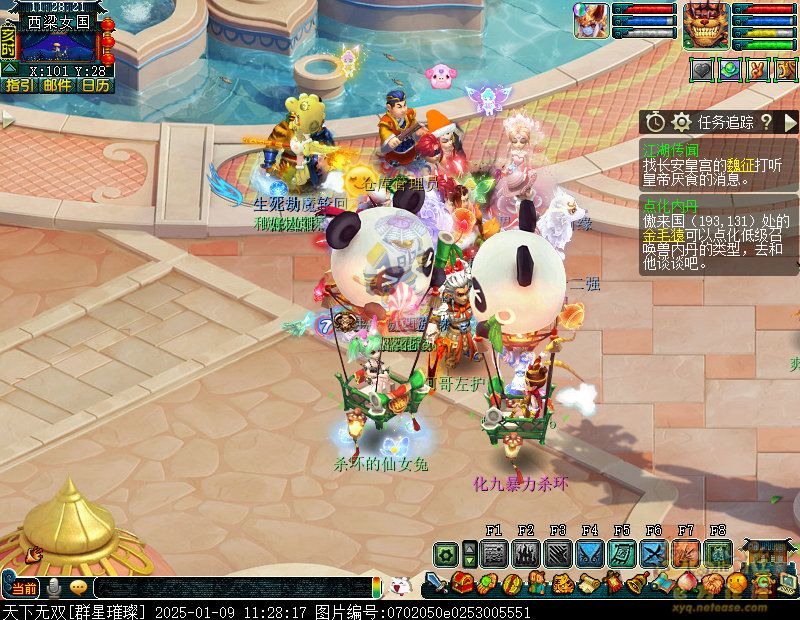Open quest tracker settings gear
Screen dimensions: 800x620
[x=682, y=122]
